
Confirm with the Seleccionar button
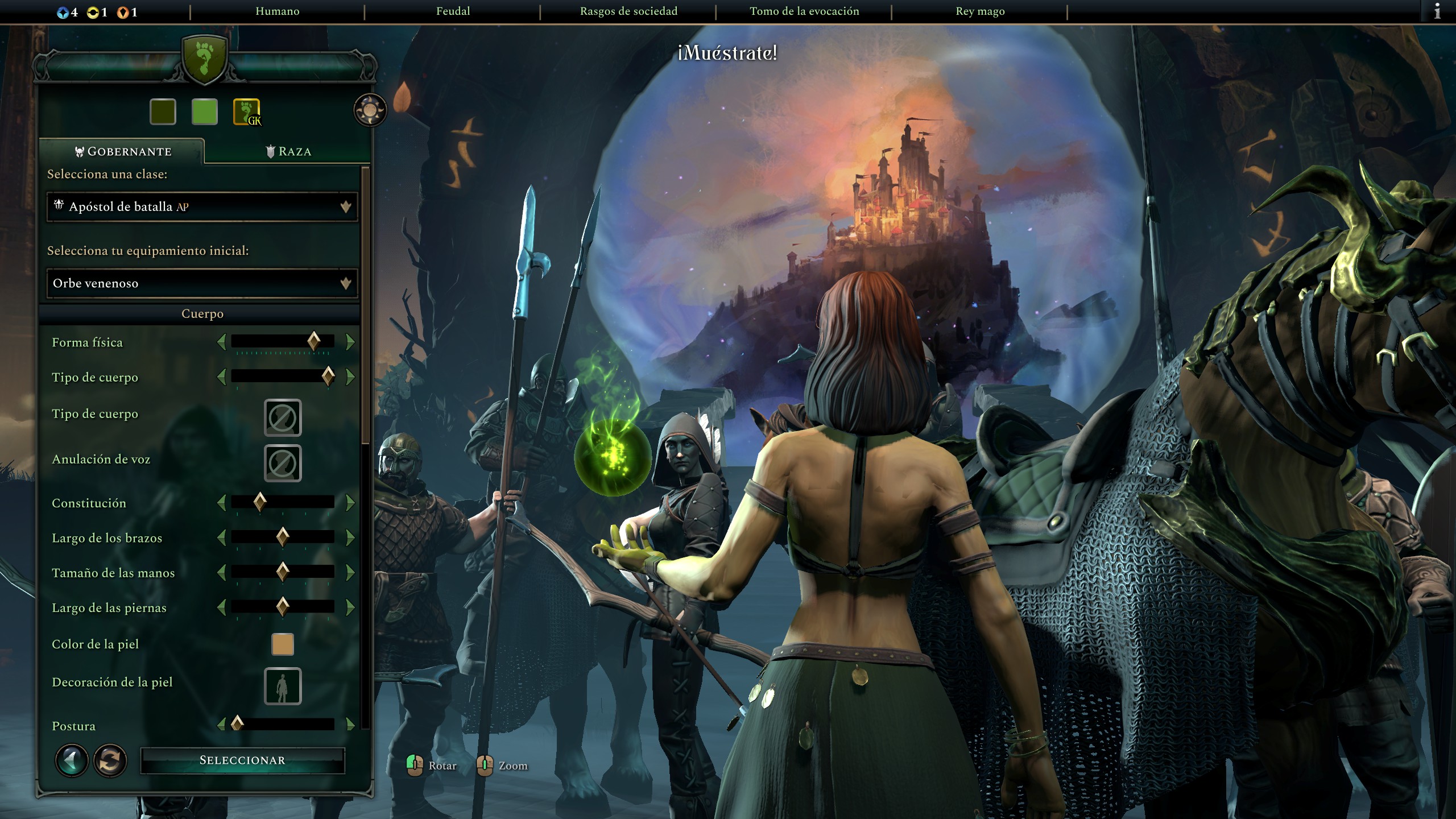(x=242, y=760)
